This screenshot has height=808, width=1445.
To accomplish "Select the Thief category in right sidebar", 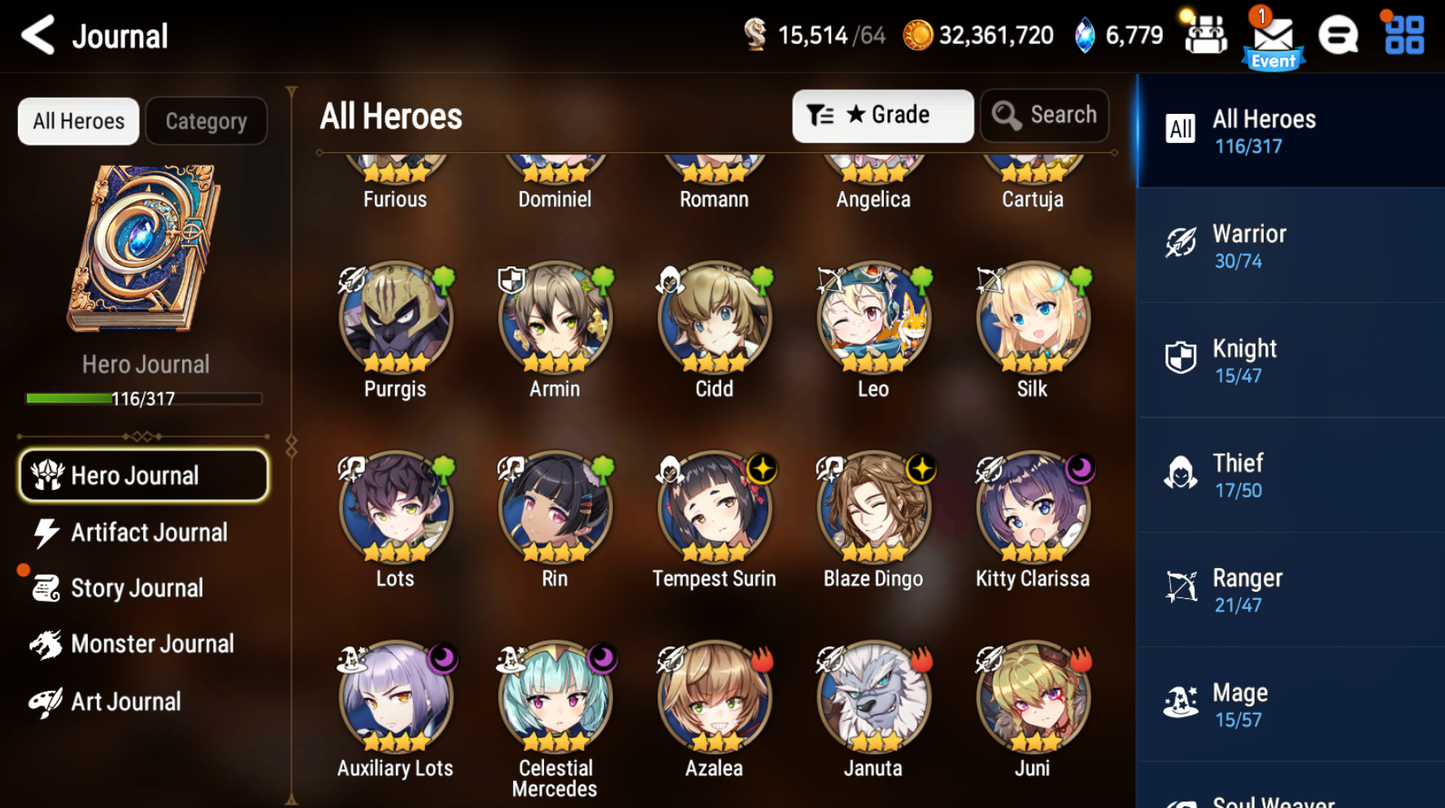I will (x=1290, y=474).
